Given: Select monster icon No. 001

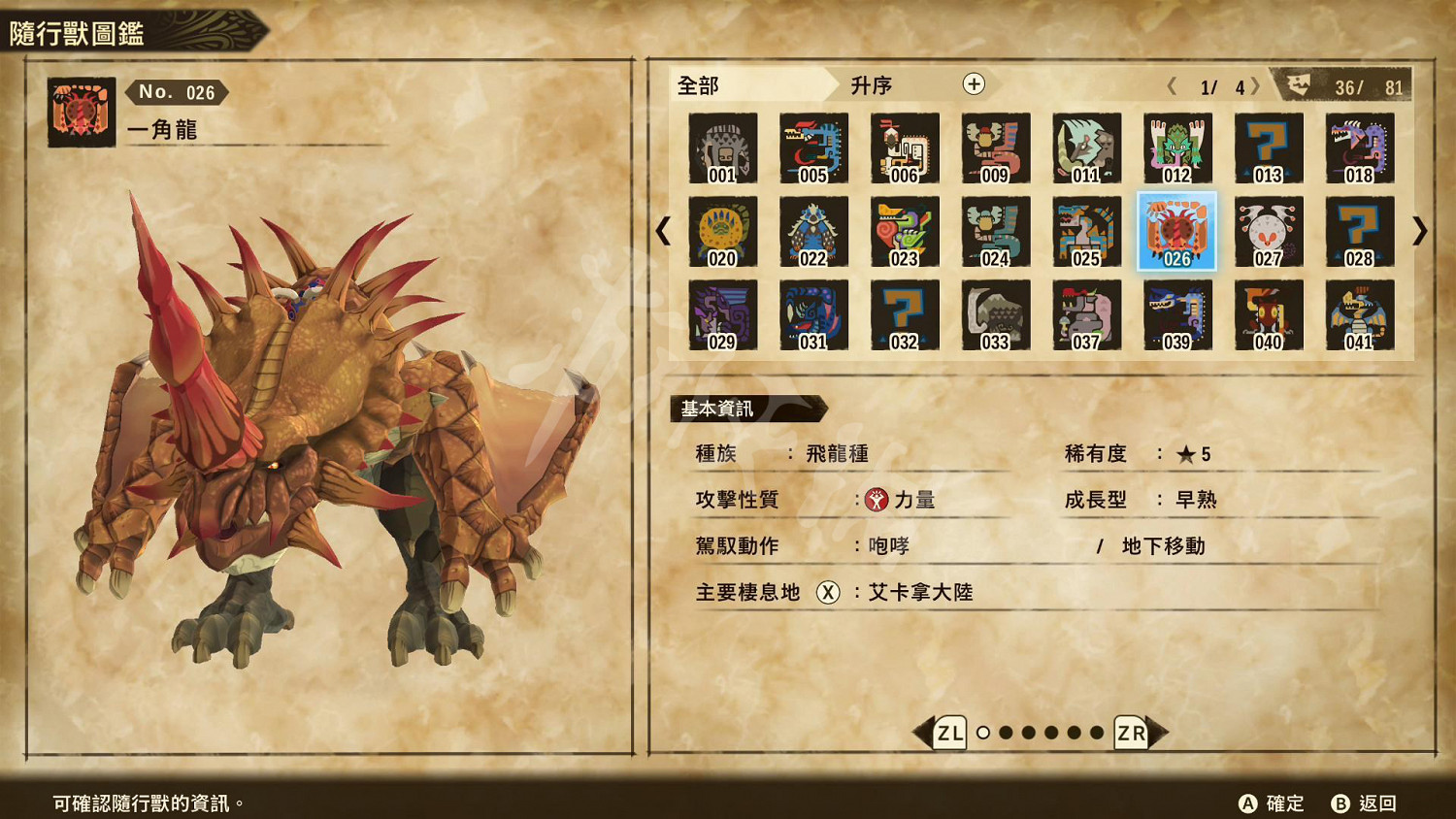Looking at the screenshot, I should tap(722, 147).
